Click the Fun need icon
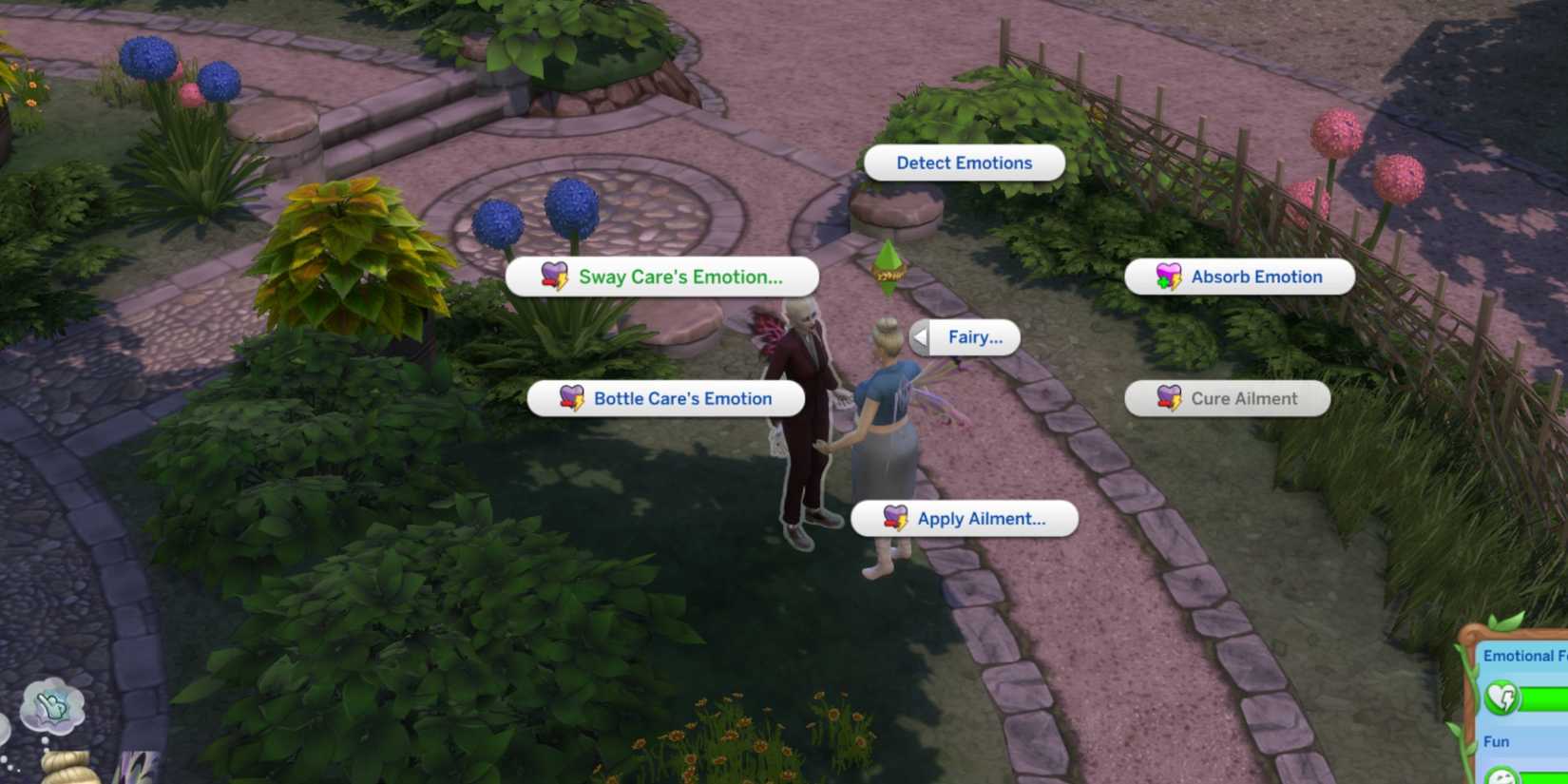Image resolution: width=1568 pixels, height=784 pixels. 1502,777
